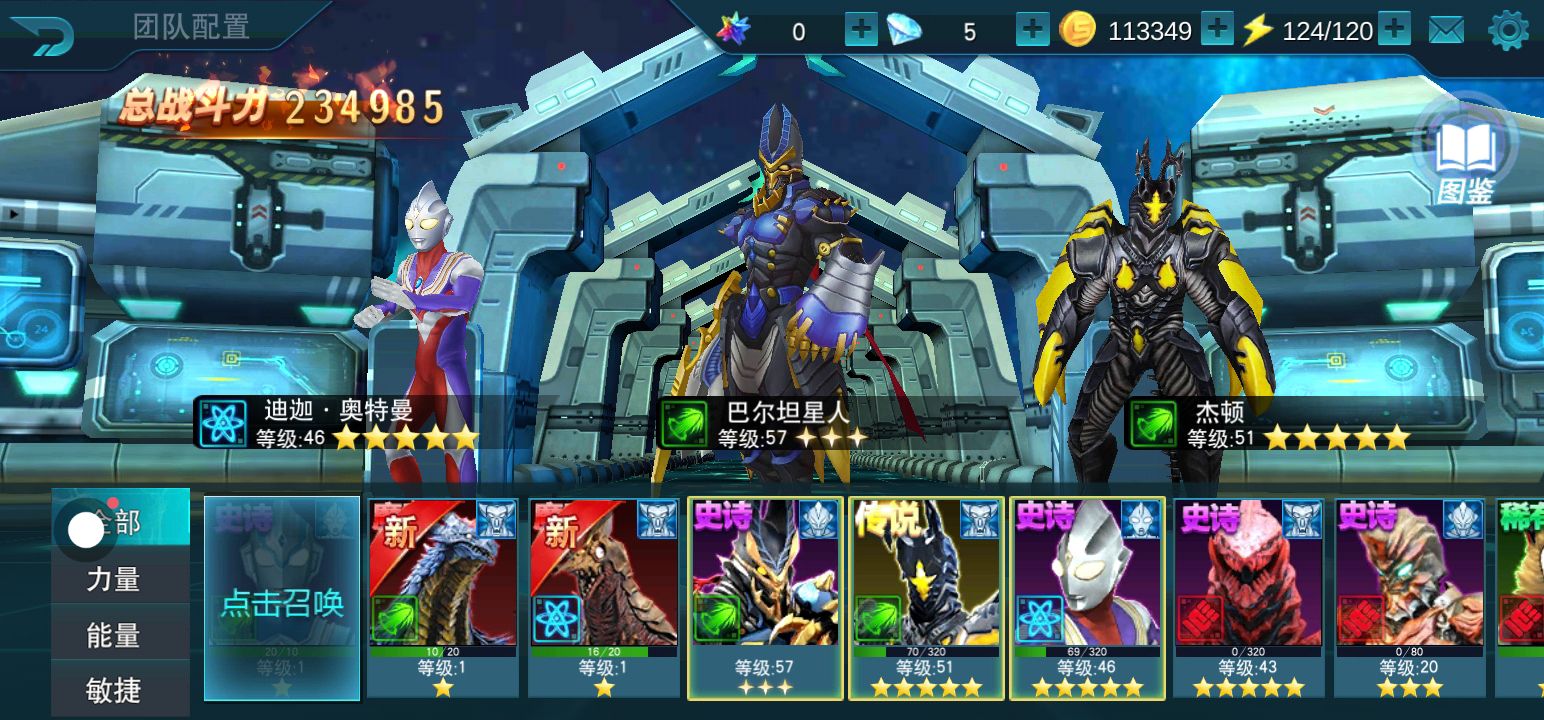The width and height of the screenshot is (1544, 720).
Task: Choose the level 57 史诗 hero card
Action: 765,597
